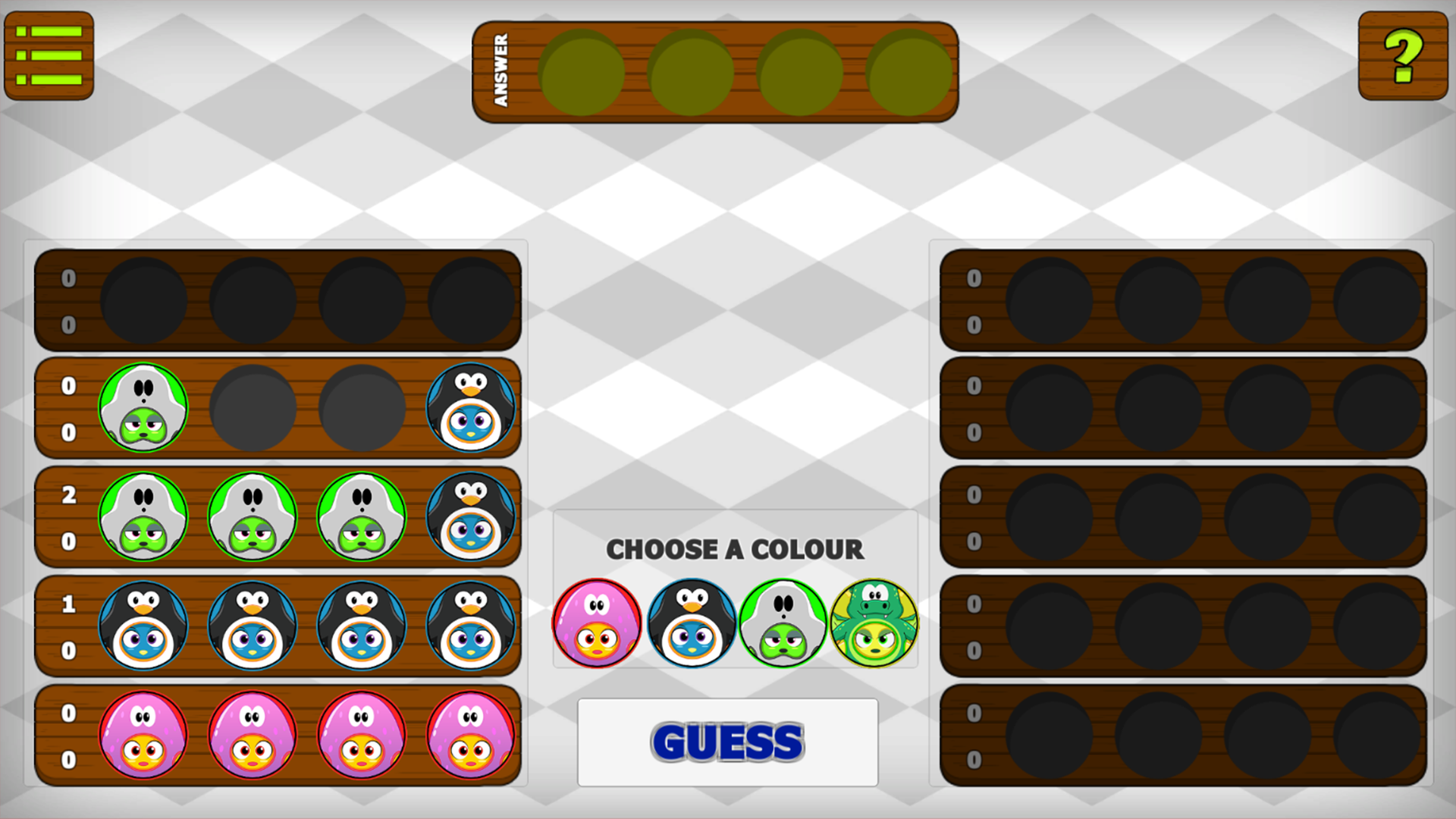Click the last pink duck peg in the bottom row
The height and width of the screenshot is (819, 1456).
pyautogui.click(x=470, y=734)
